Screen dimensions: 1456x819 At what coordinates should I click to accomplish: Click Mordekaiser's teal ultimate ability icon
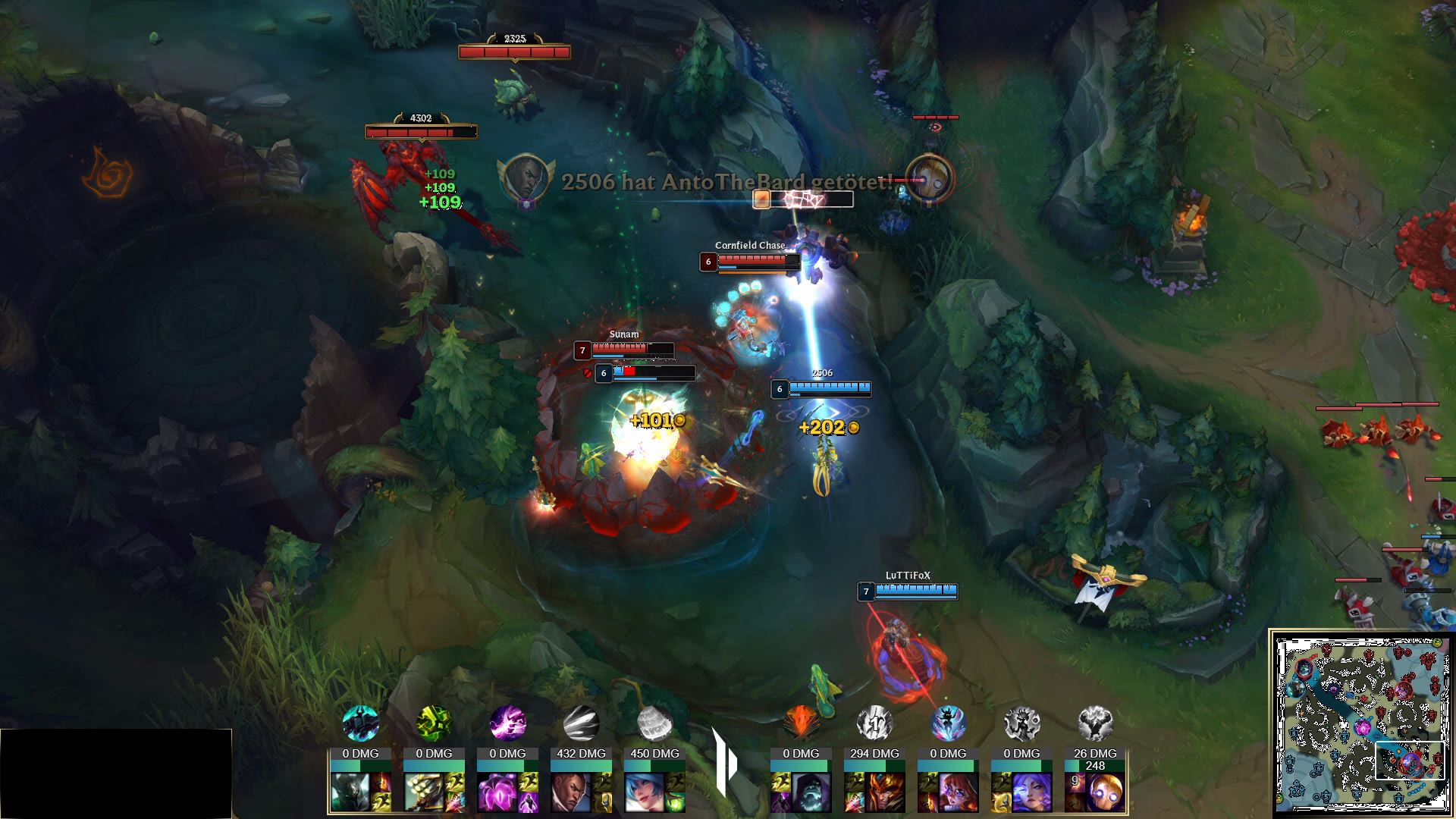pos(360,723)
